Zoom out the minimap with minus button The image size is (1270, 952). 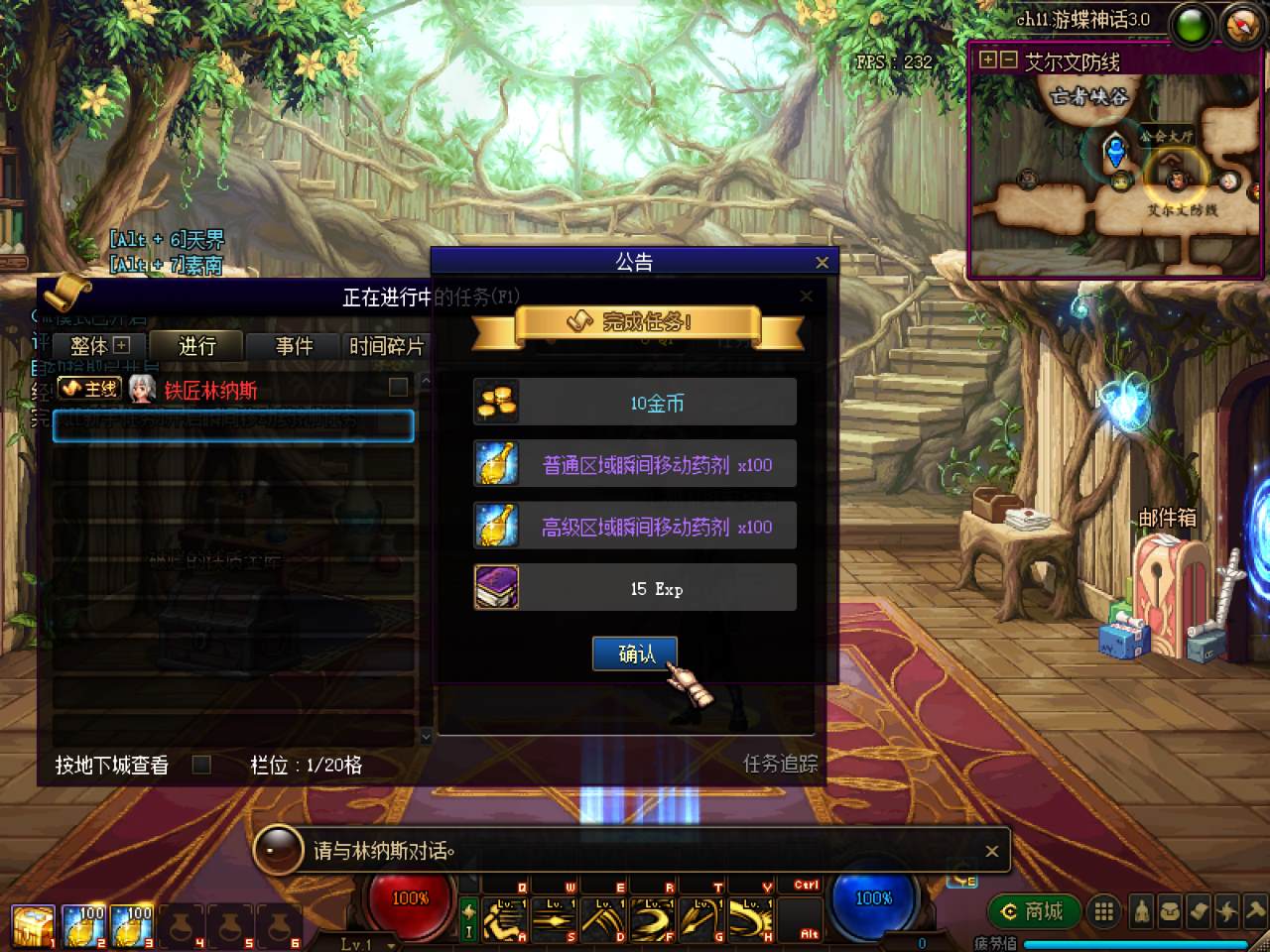click(x=1008, y=60)
